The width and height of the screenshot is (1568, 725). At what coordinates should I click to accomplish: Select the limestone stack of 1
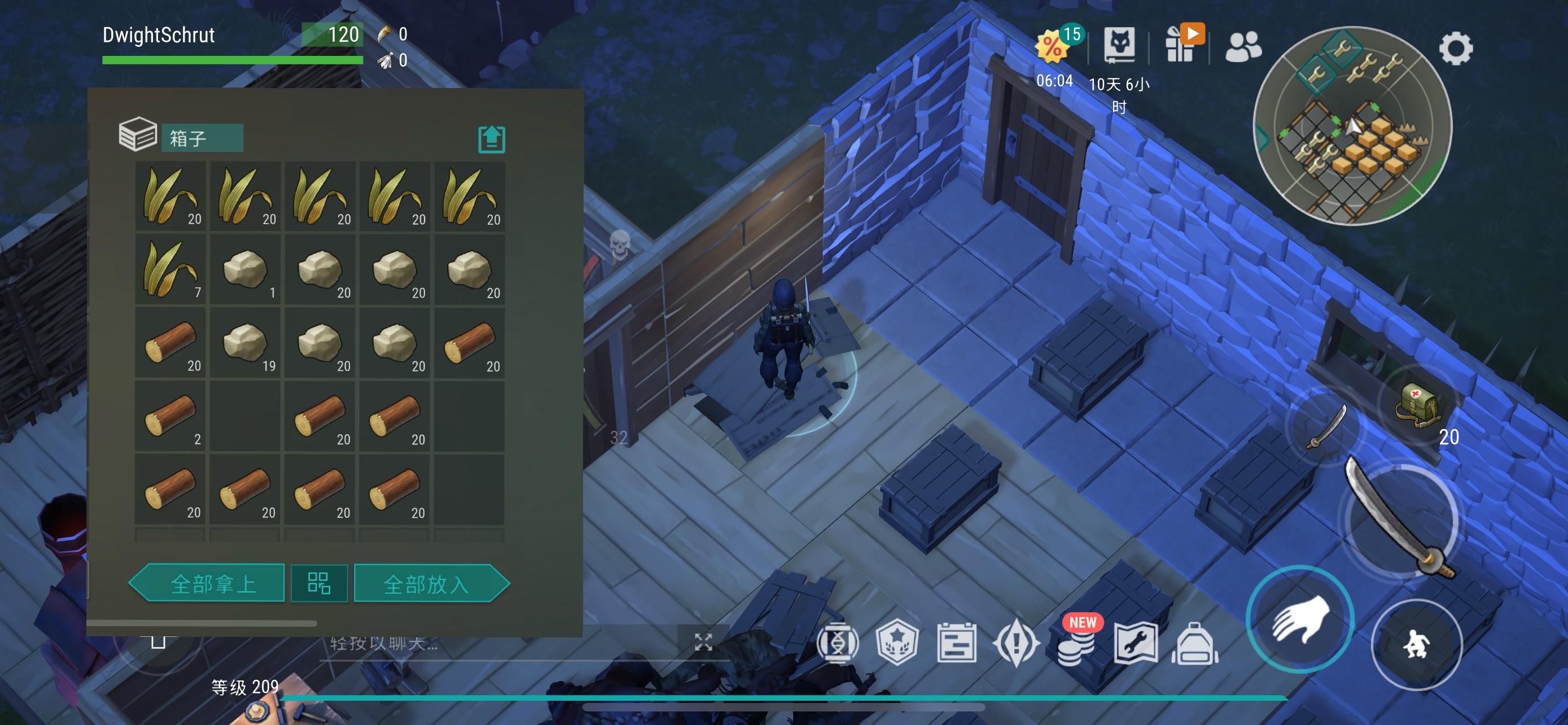[246, 270]
